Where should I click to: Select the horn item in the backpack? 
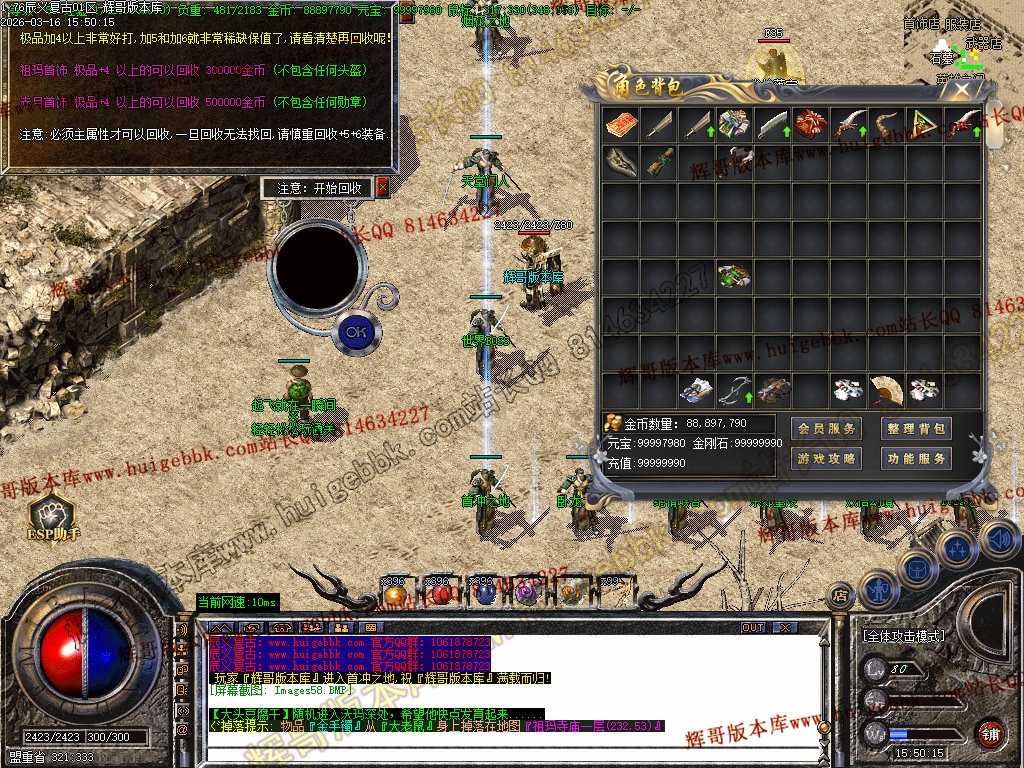(x=886, y=125)
